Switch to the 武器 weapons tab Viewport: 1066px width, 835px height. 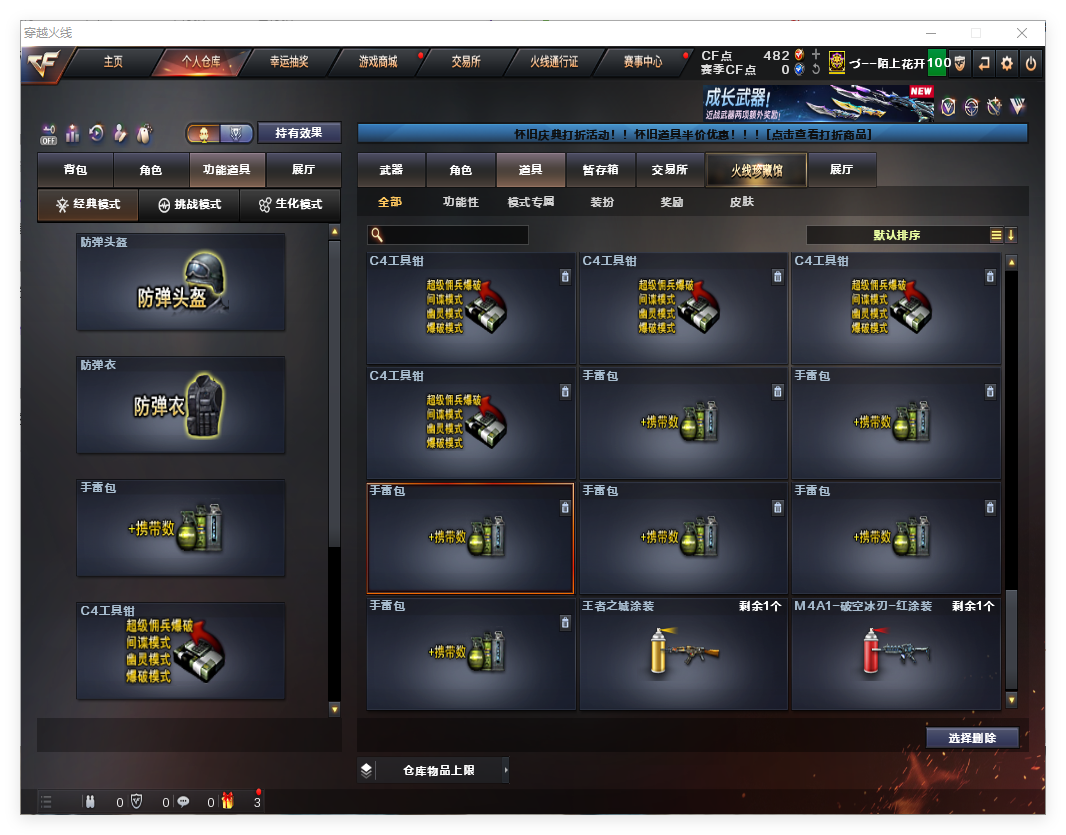[x=391, y=170]
